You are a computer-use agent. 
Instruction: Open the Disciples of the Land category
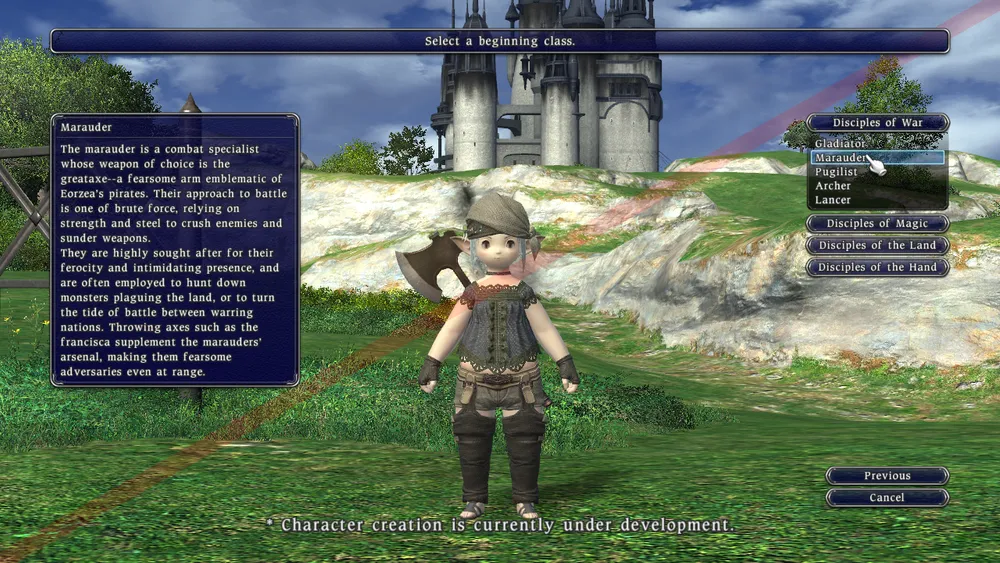(877, 246)
